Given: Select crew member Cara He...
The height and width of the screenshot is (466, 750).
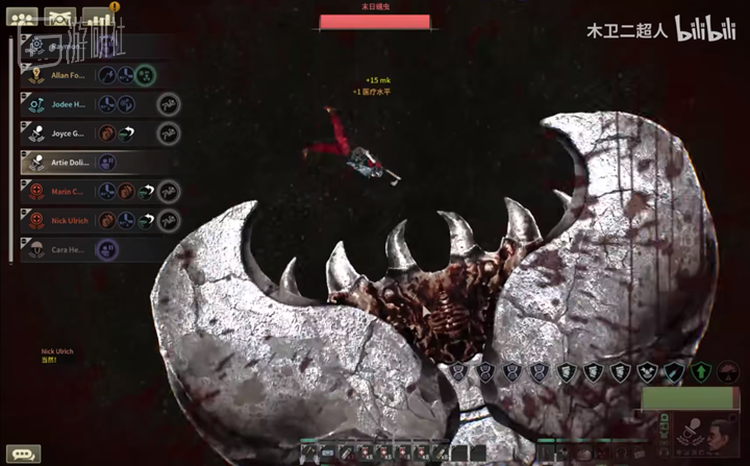Looking at the screenshot, I should [x=68, y=249].
